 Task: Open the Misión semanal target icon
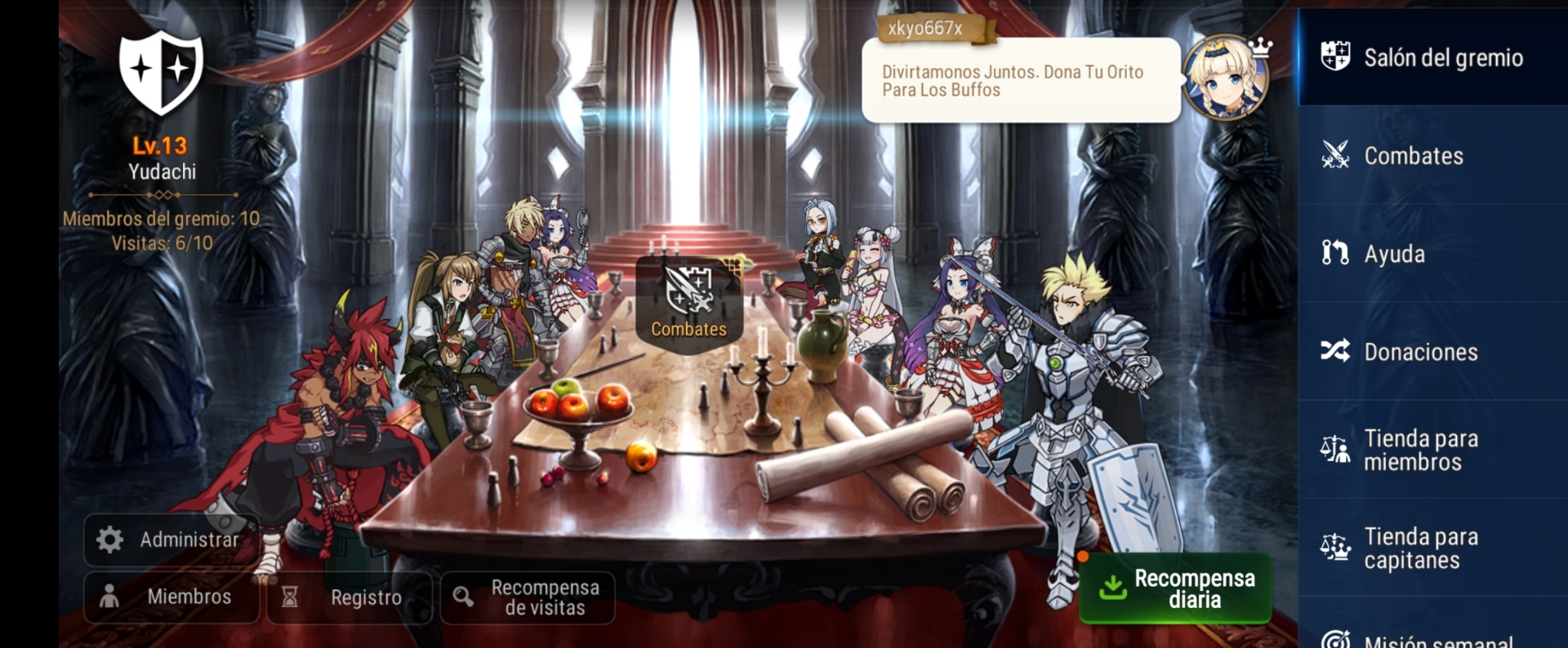click(x=1336, y=641)
